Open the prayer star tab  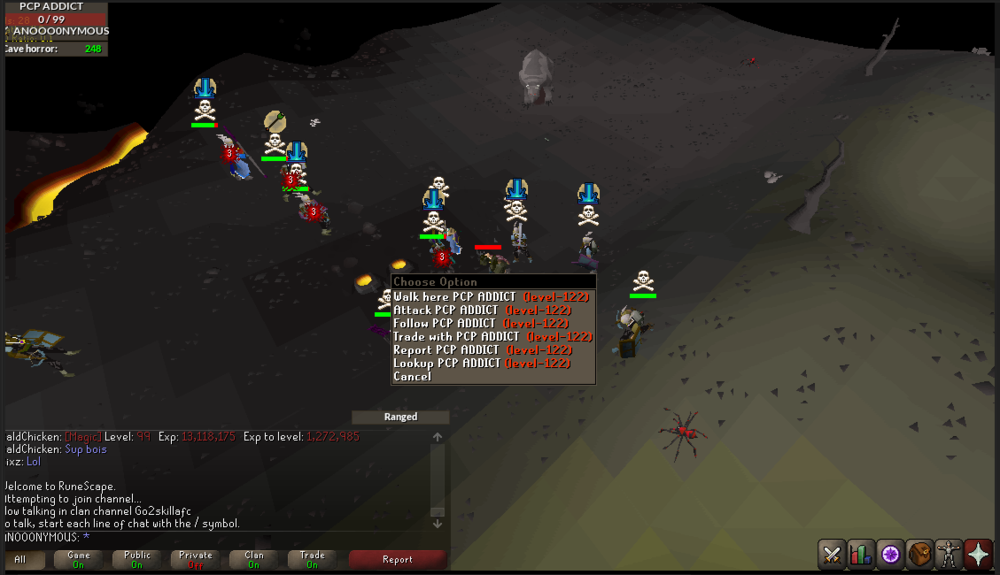pyautogui.click(x=977, y=553)
